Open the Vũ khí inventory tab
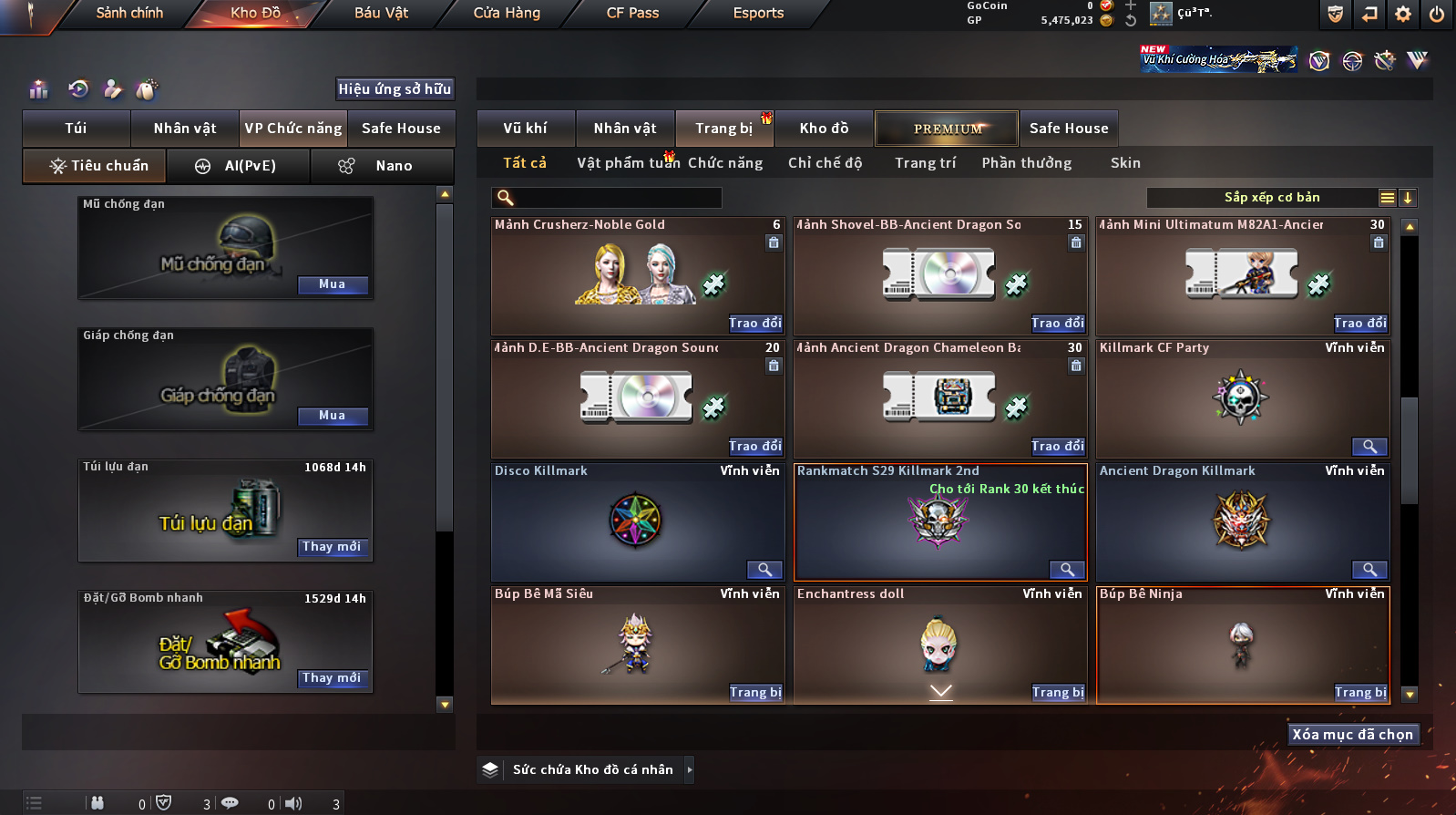This screenshot has height=815, width=1456. 526,129
